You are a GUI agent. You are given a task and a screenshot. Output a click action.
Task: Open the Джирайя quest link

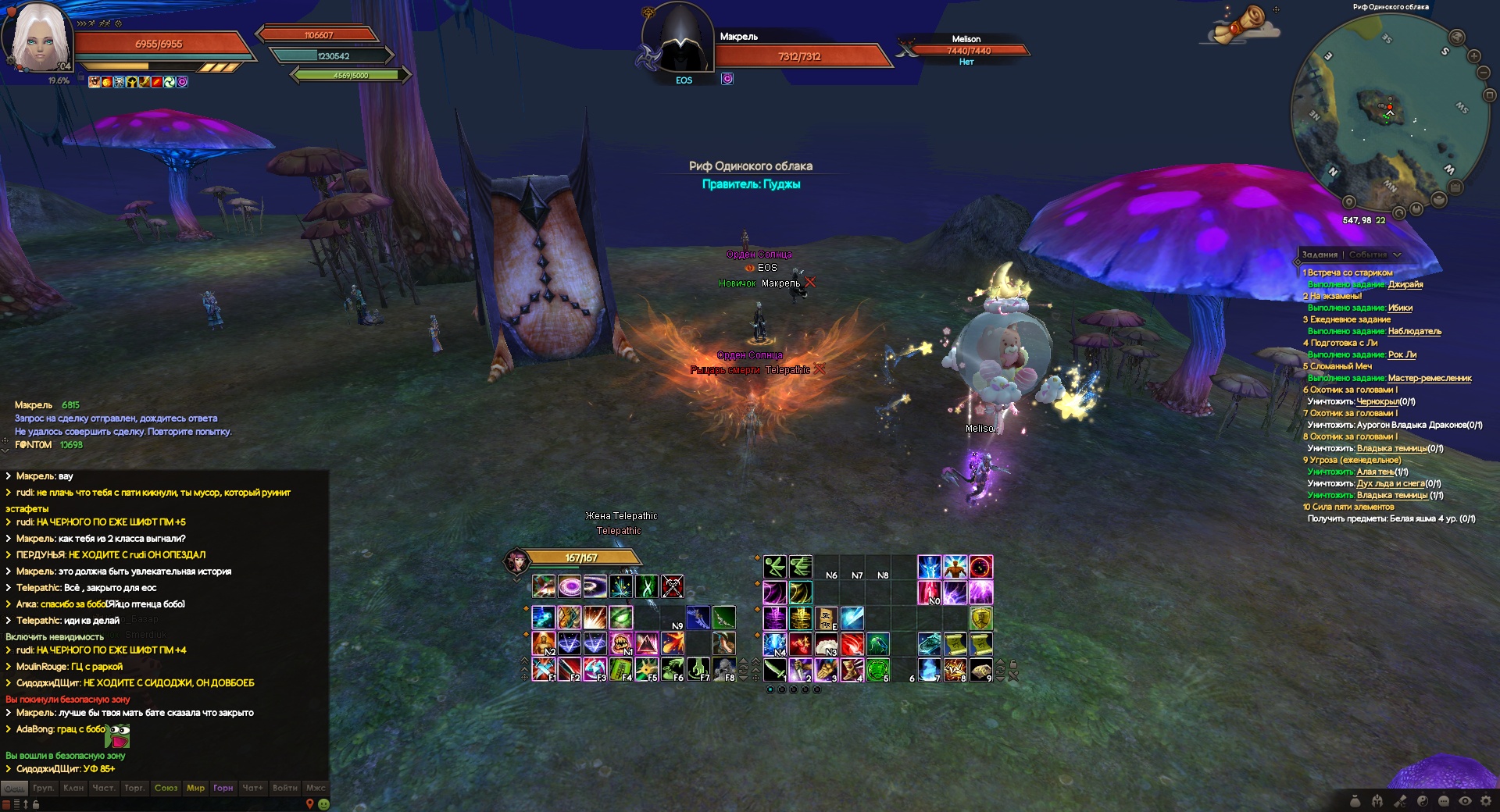[1405, 284]
